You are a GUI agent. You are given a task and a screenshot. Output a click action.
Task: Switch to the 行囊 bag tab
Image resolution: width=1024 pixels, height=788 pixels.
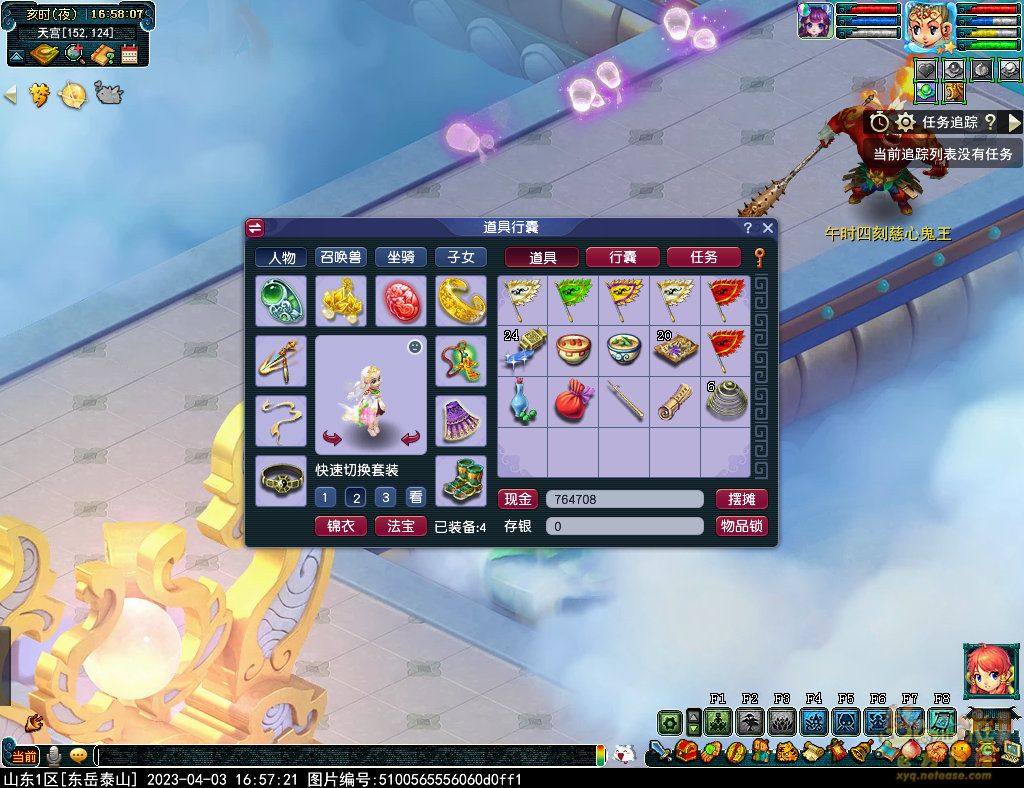point(622,257)
